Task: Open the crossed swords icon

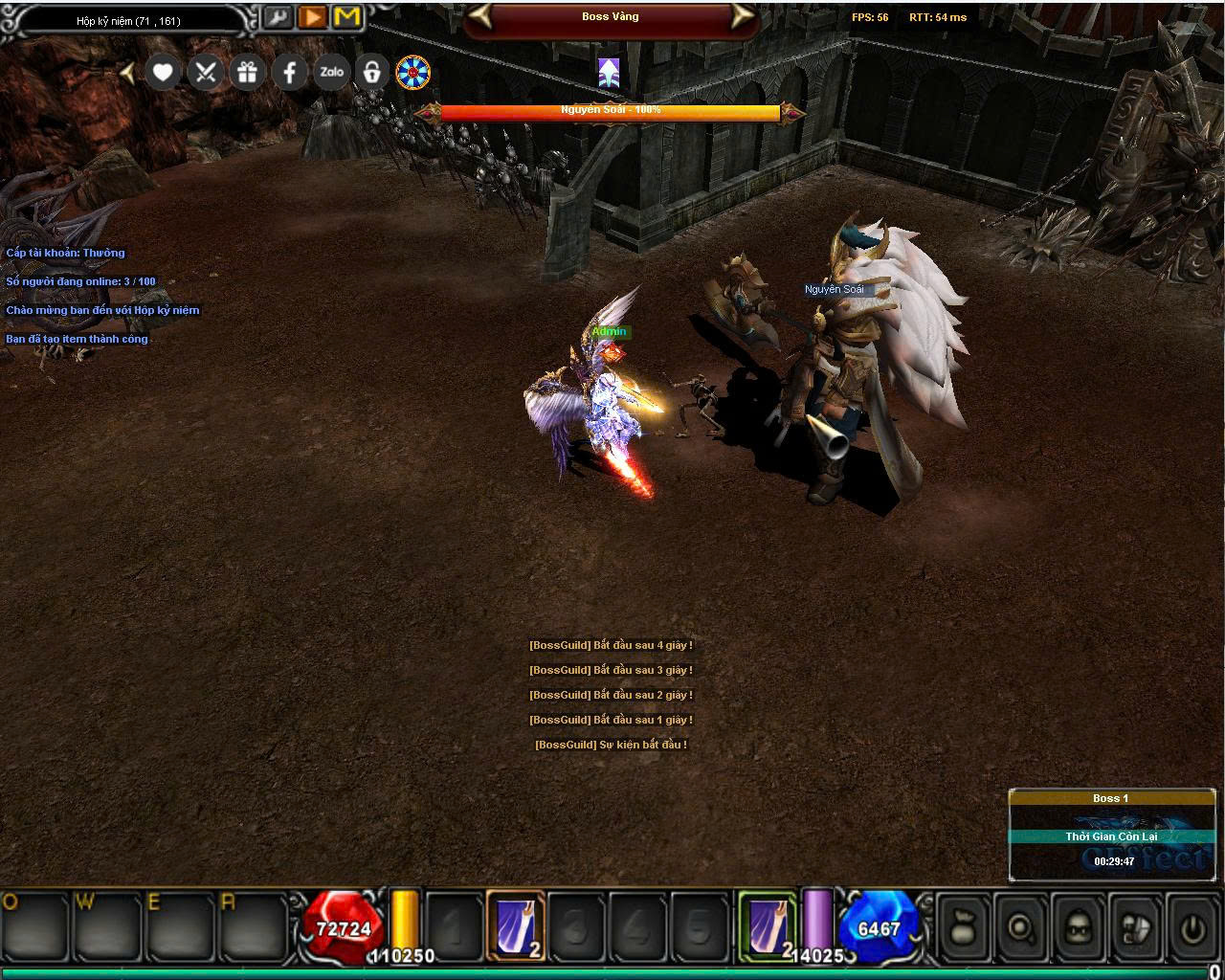Action: tap(205, 73)
